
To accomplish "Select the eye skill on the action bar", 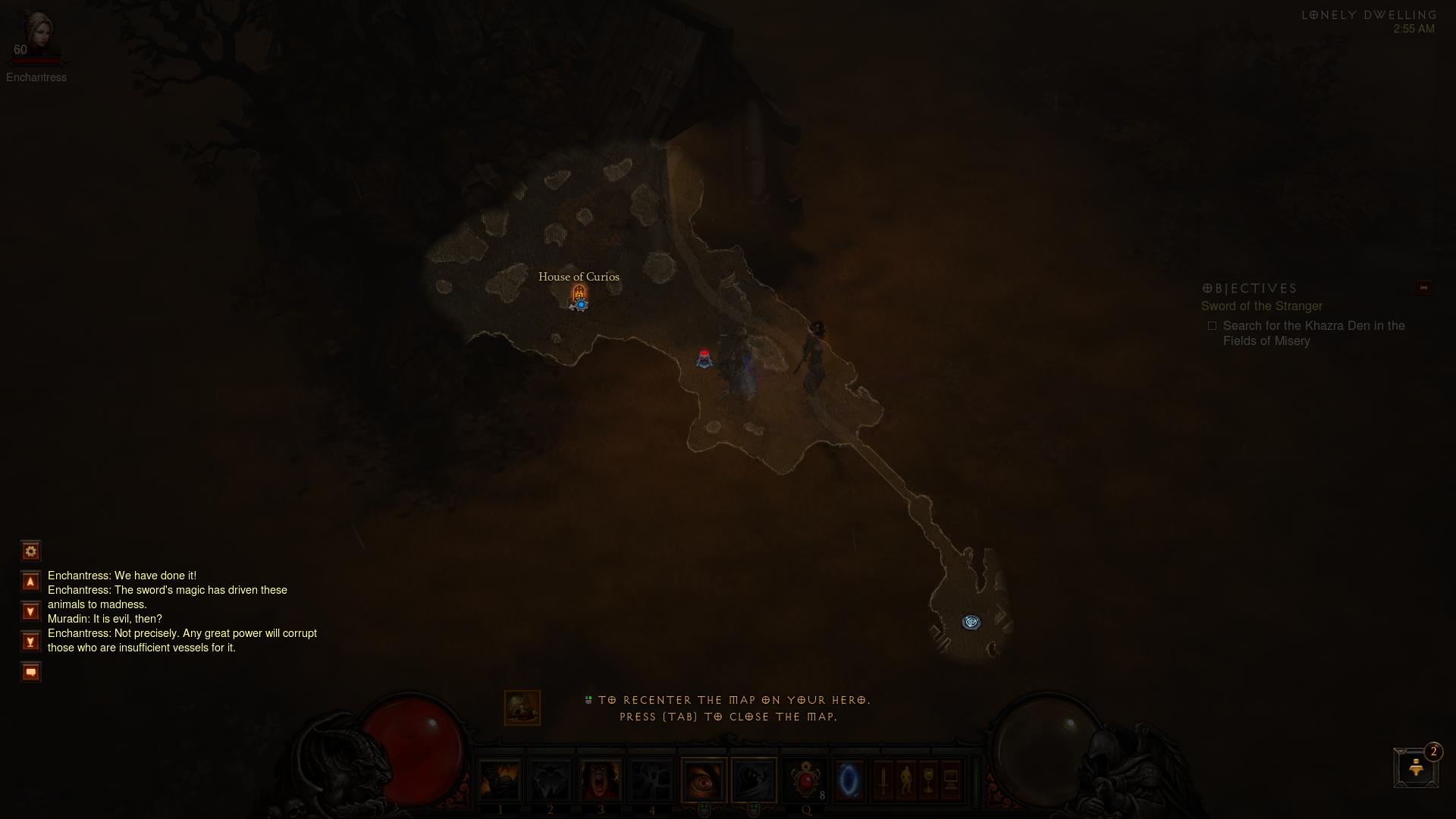I will 704,780.
